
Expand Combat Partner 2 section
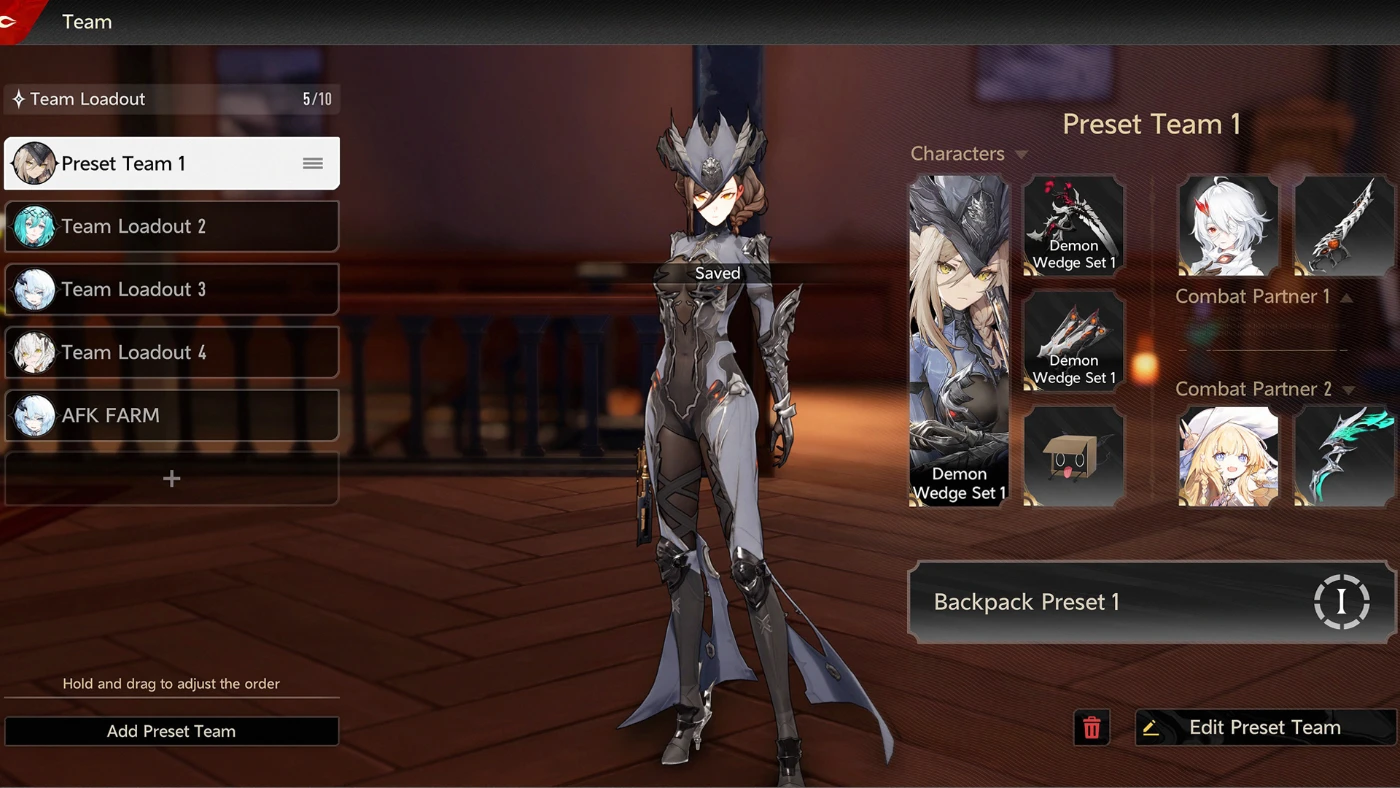tap(1348, 390)
